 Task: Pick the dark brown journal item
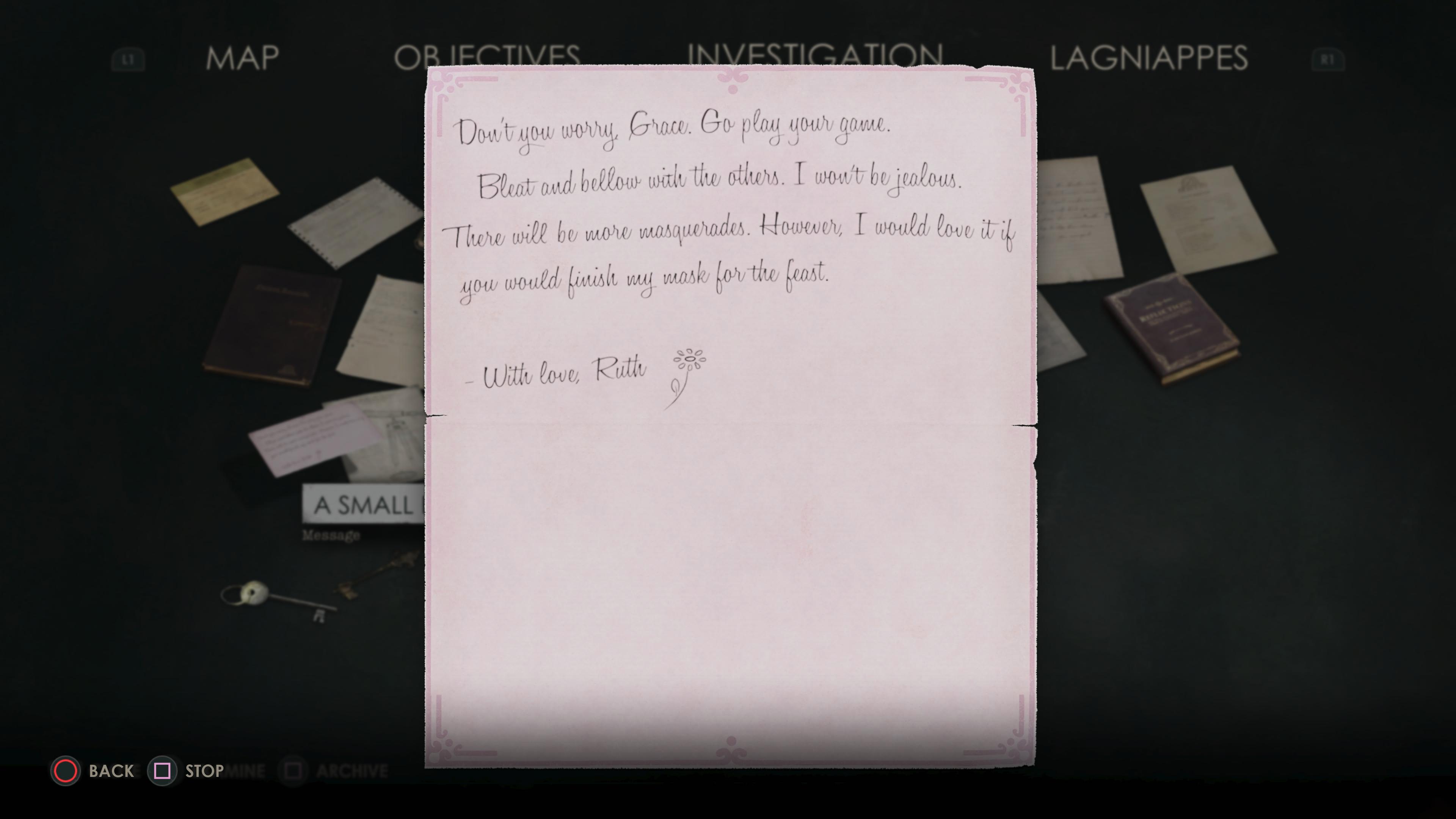[272, 325]
